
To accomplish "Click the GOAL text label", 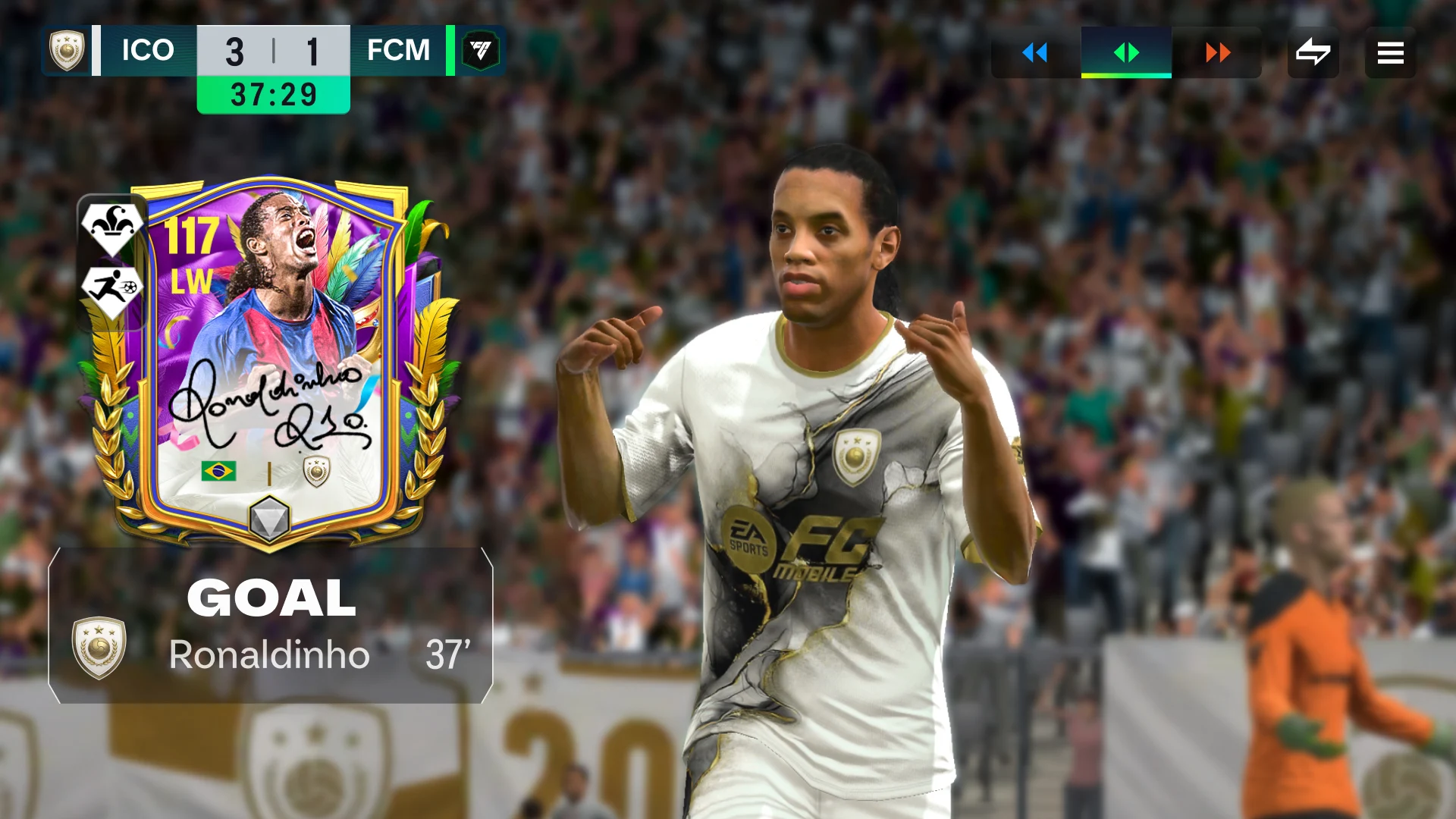I will (x=273, y=599).
